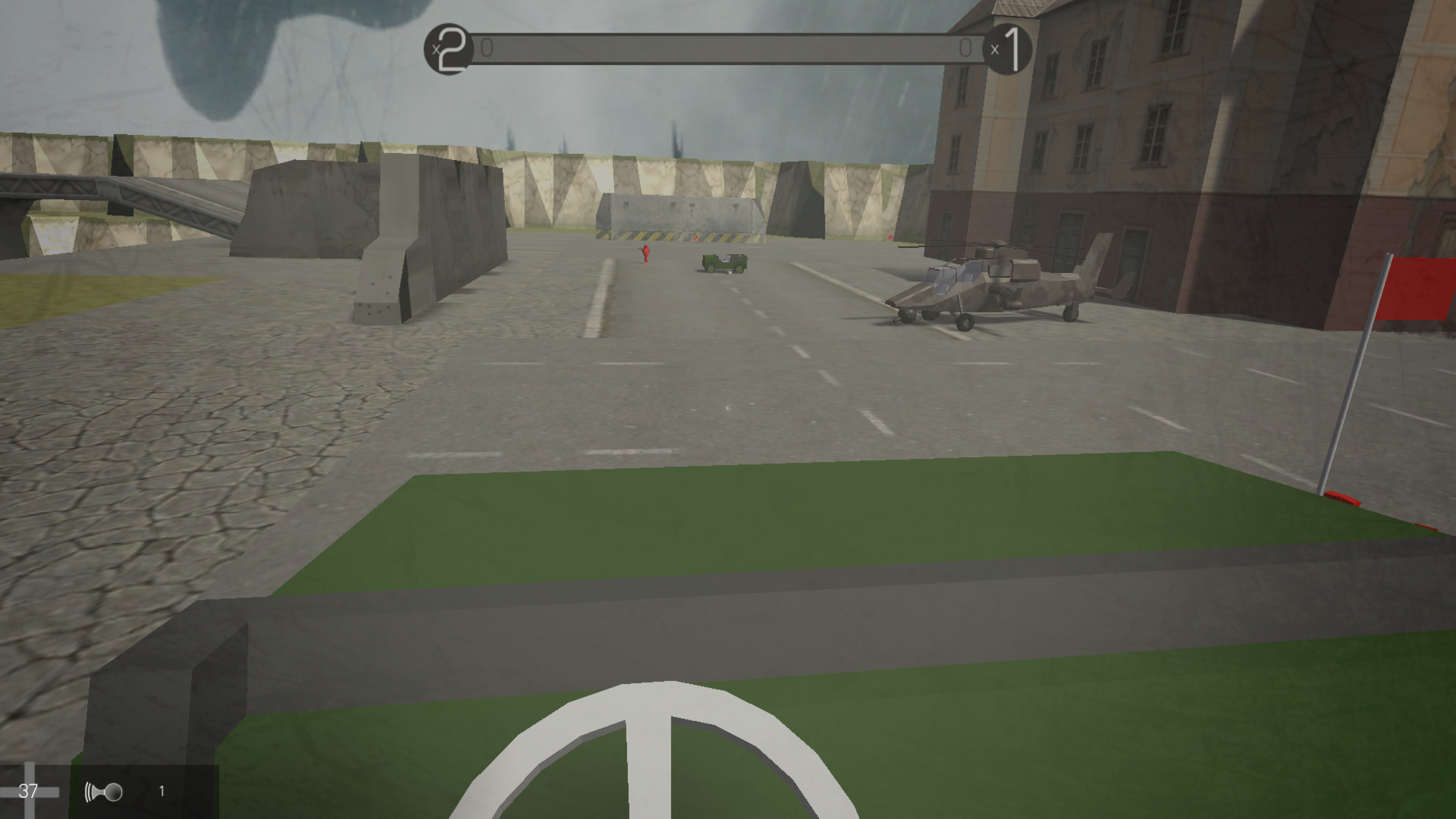Select the x2 player score badge

(x=449, y=48)
